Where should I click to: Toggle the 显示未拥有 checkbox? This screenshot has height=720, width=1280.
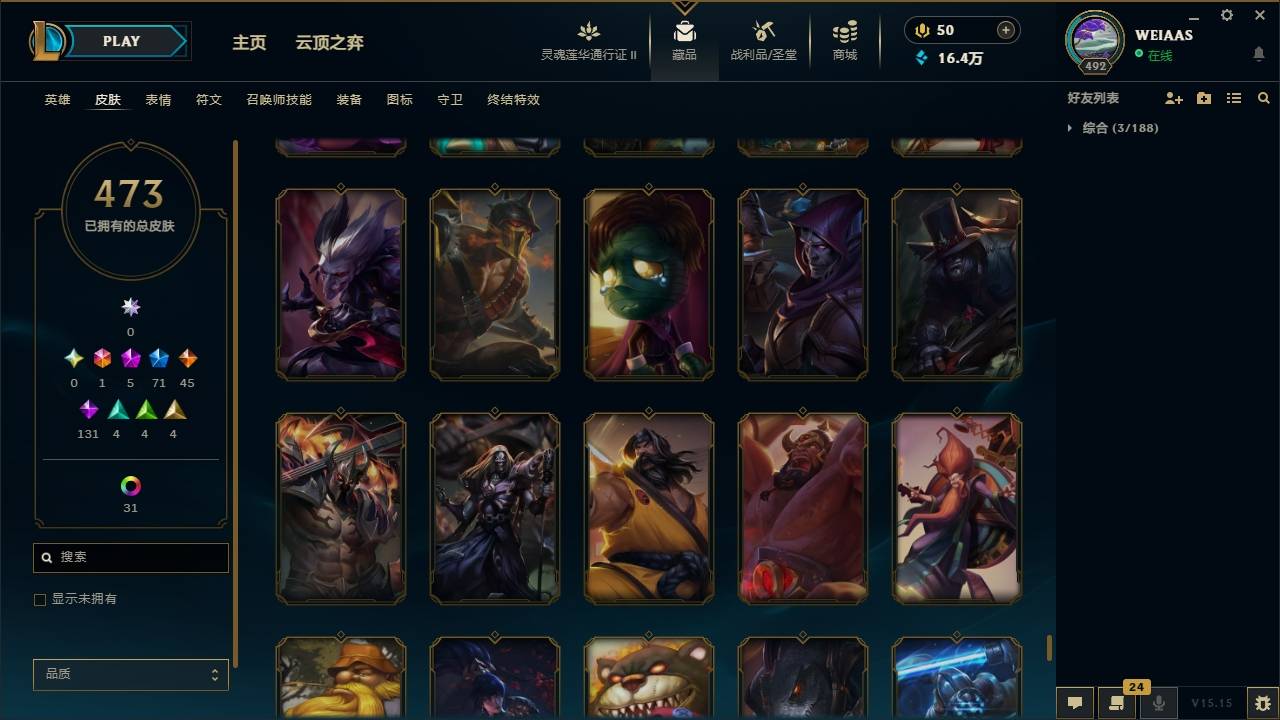[x=40, y=599]
